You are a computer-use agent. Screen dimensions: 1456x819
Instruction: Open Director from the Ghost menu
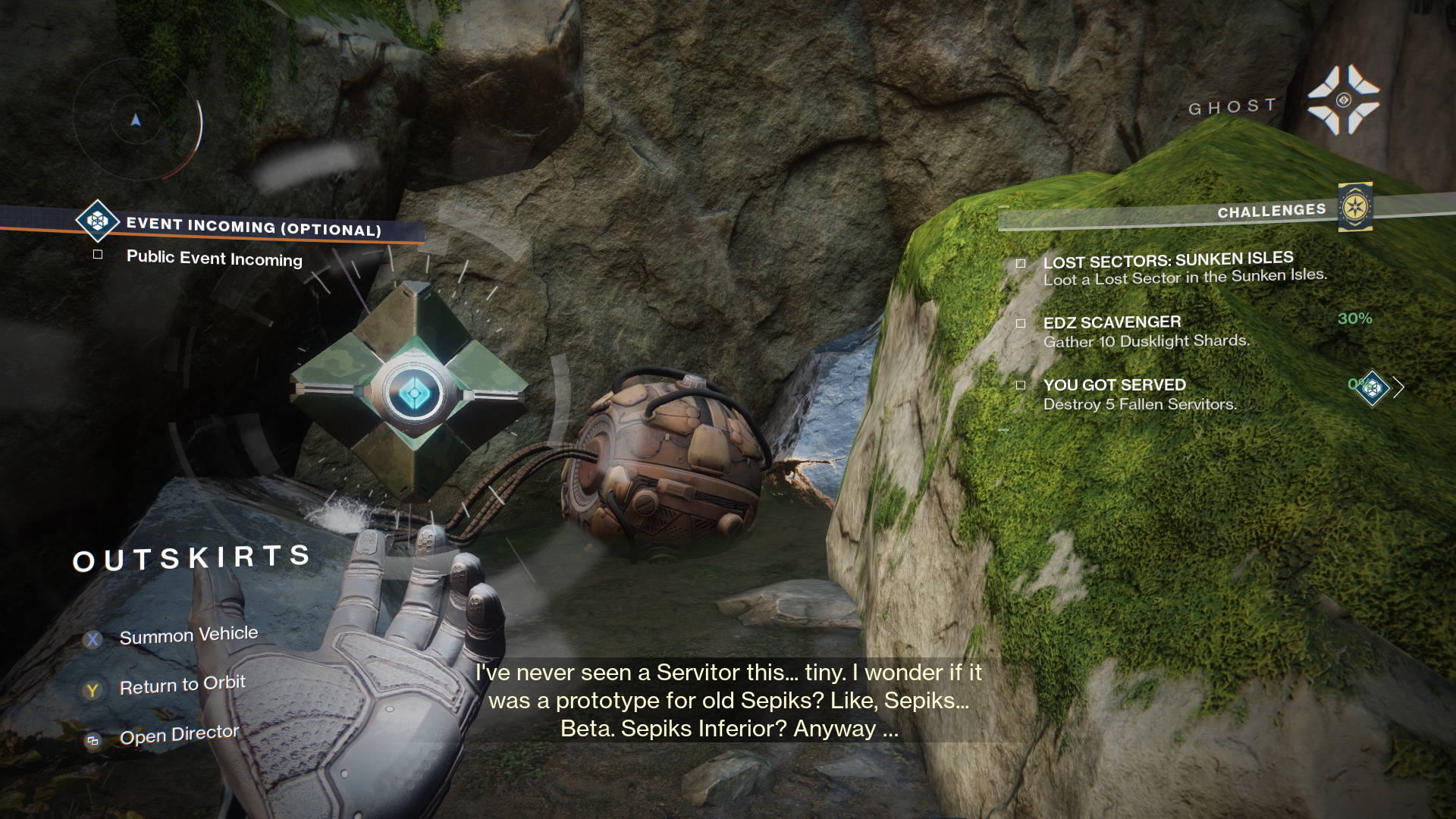click(x=179, y=735)
